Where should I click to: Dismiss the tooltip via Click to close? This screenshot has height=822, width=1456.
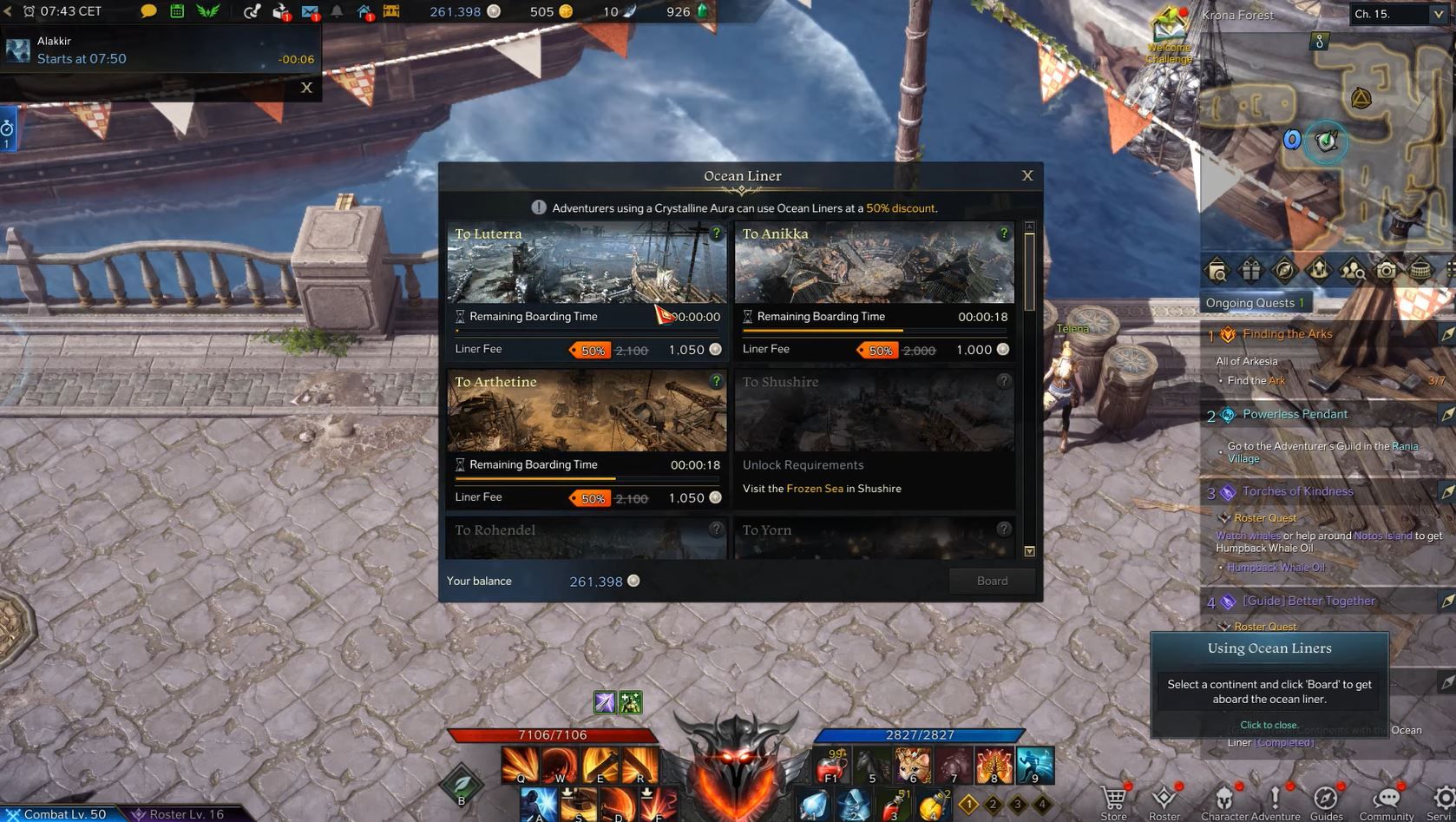click(1269, 725)
